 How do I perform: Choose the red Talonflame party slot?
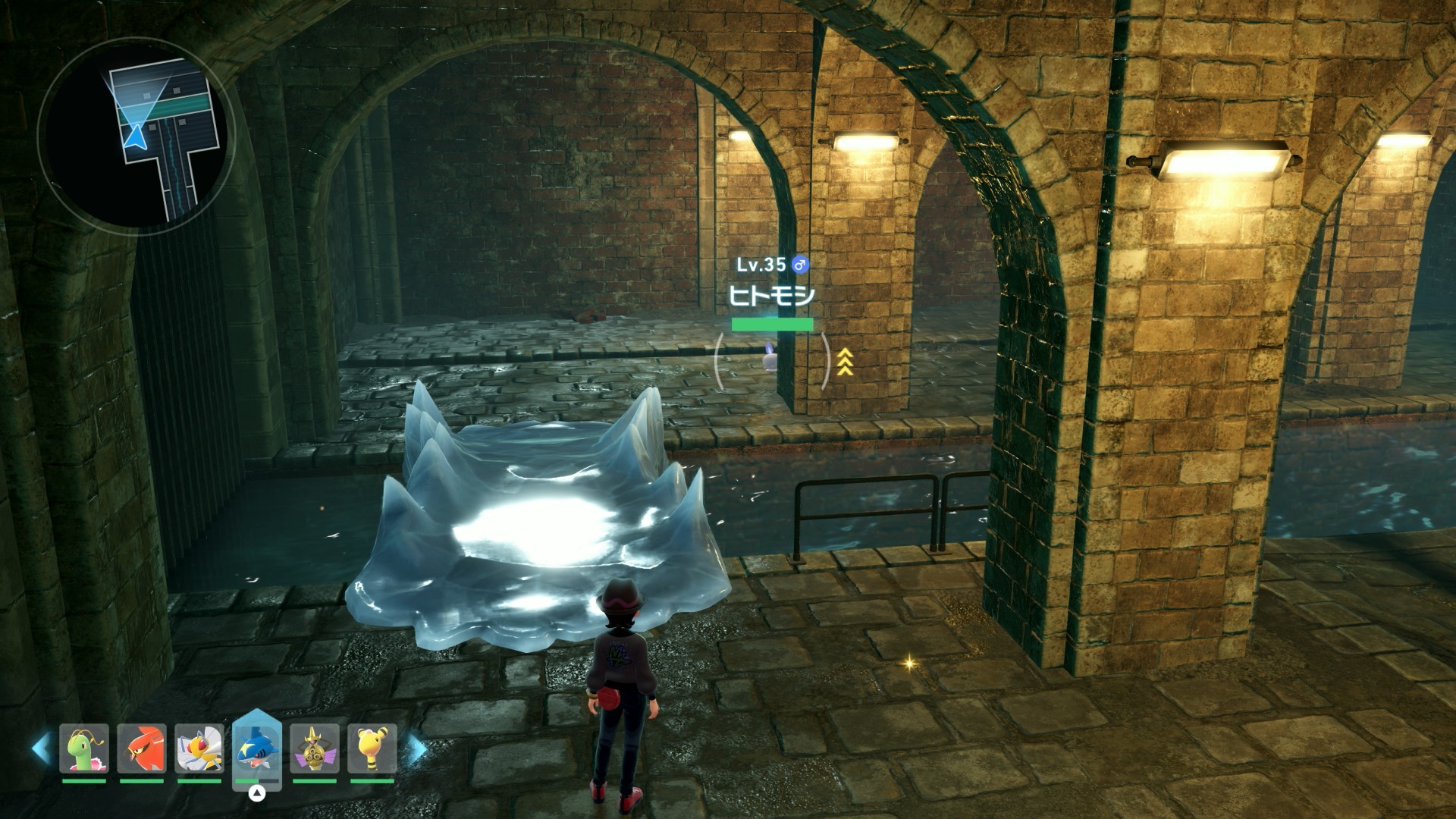tap(142, 748)
